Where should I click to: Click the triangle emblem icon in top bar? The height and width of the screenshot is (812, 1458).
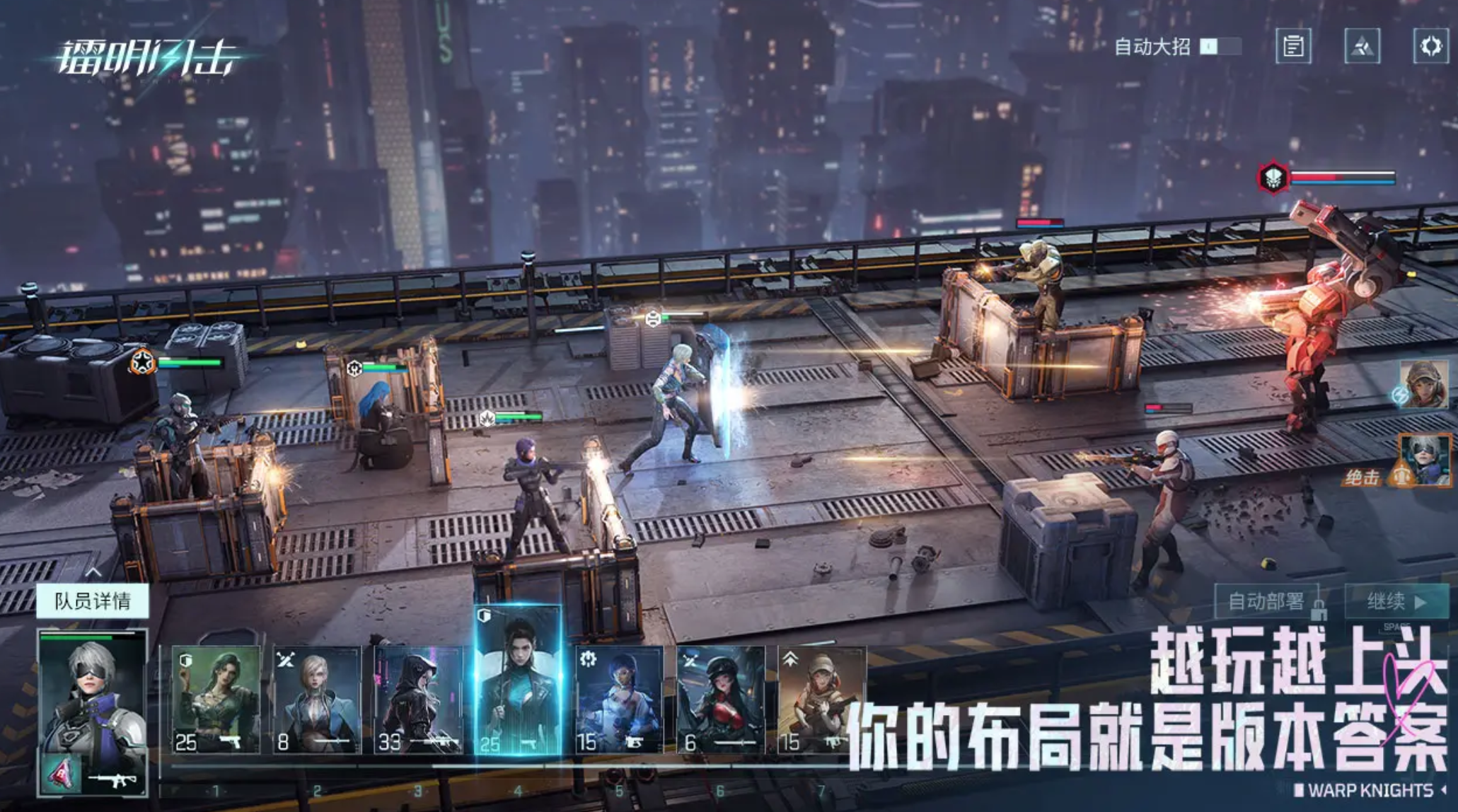coord(1362,46)
